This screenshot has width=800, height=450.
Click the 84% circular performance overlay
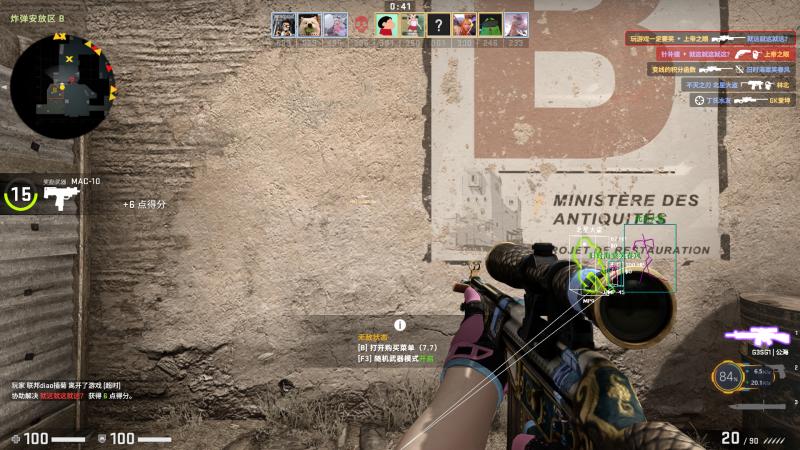pyautogui.click(x=727, y=377)
